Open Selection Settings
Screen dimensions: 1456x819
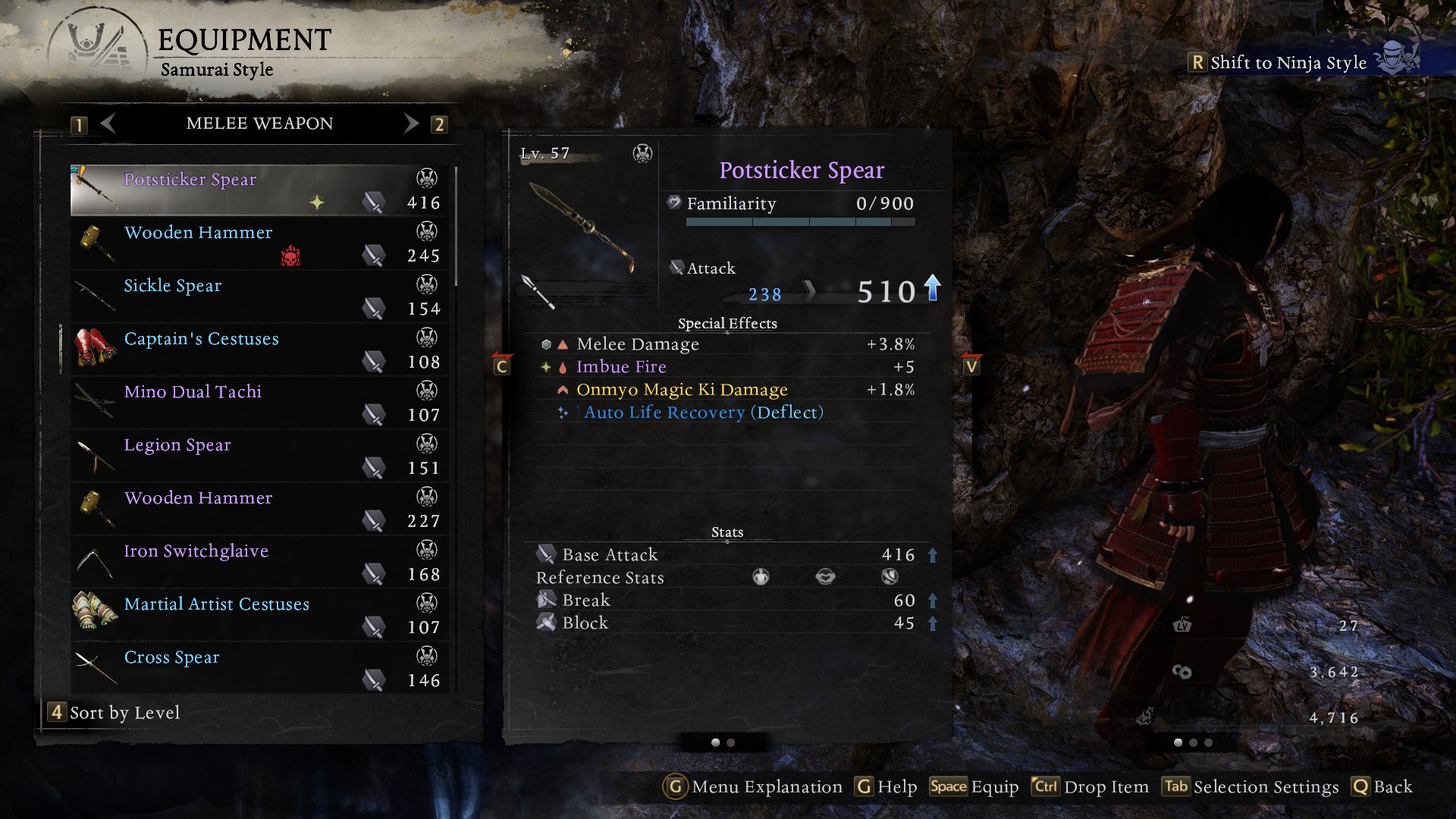pos(1251,787)
